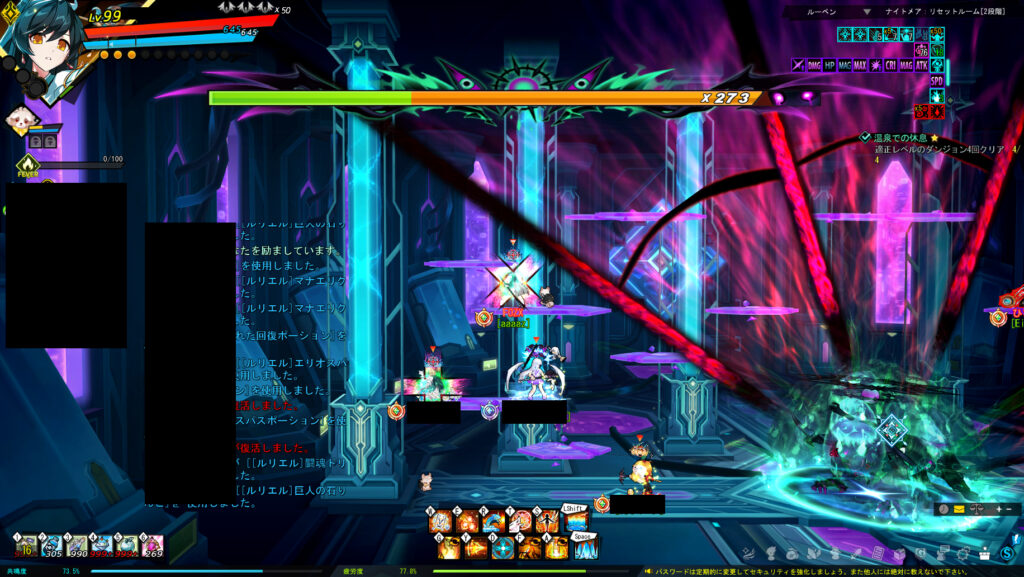
Task: Use the pink potion with 269 count
Action: [152, 546]
